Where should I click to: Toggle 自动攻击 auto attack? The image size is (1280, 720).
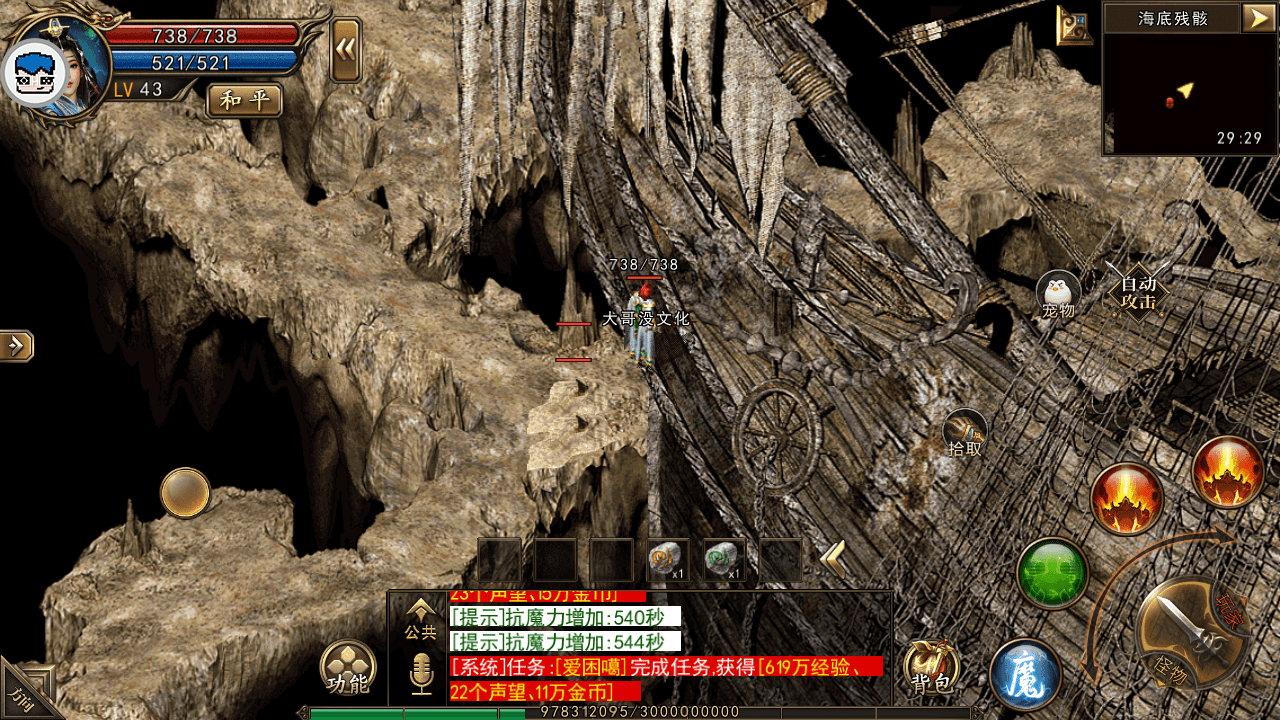click(x=1138, y=291)
